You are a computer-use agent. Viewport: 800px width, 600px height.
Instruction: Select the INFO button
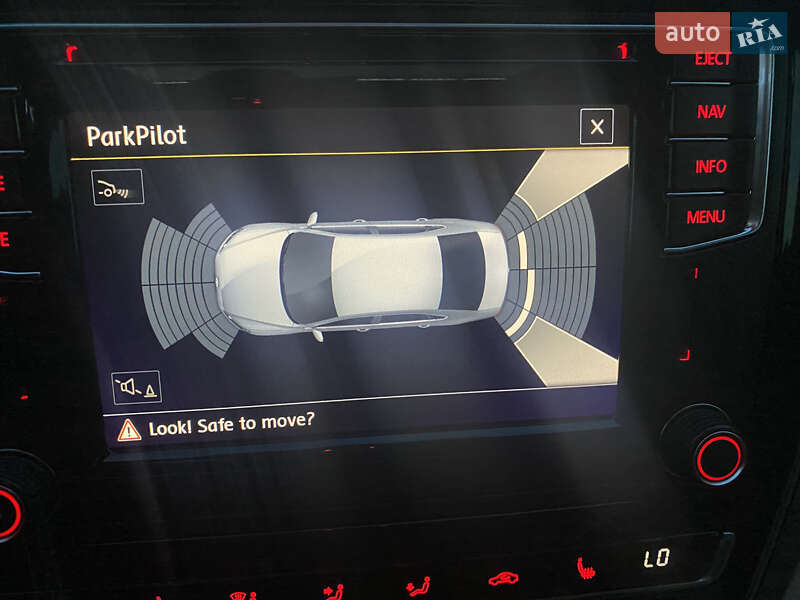coord(711,166)
